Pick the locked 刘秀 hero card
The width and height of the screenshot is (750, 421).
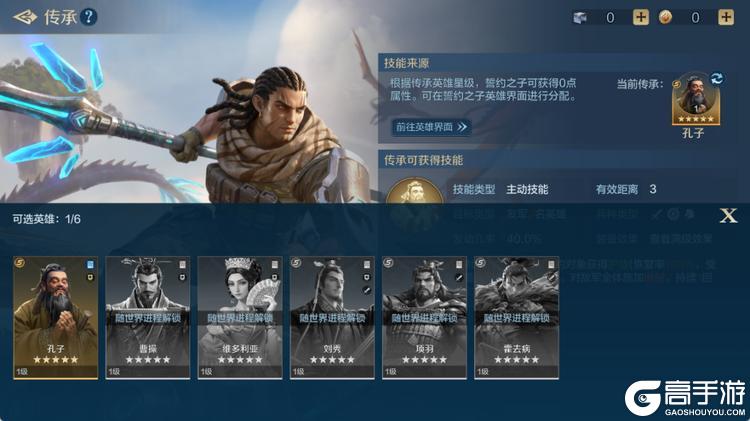(x=332, y=317)
